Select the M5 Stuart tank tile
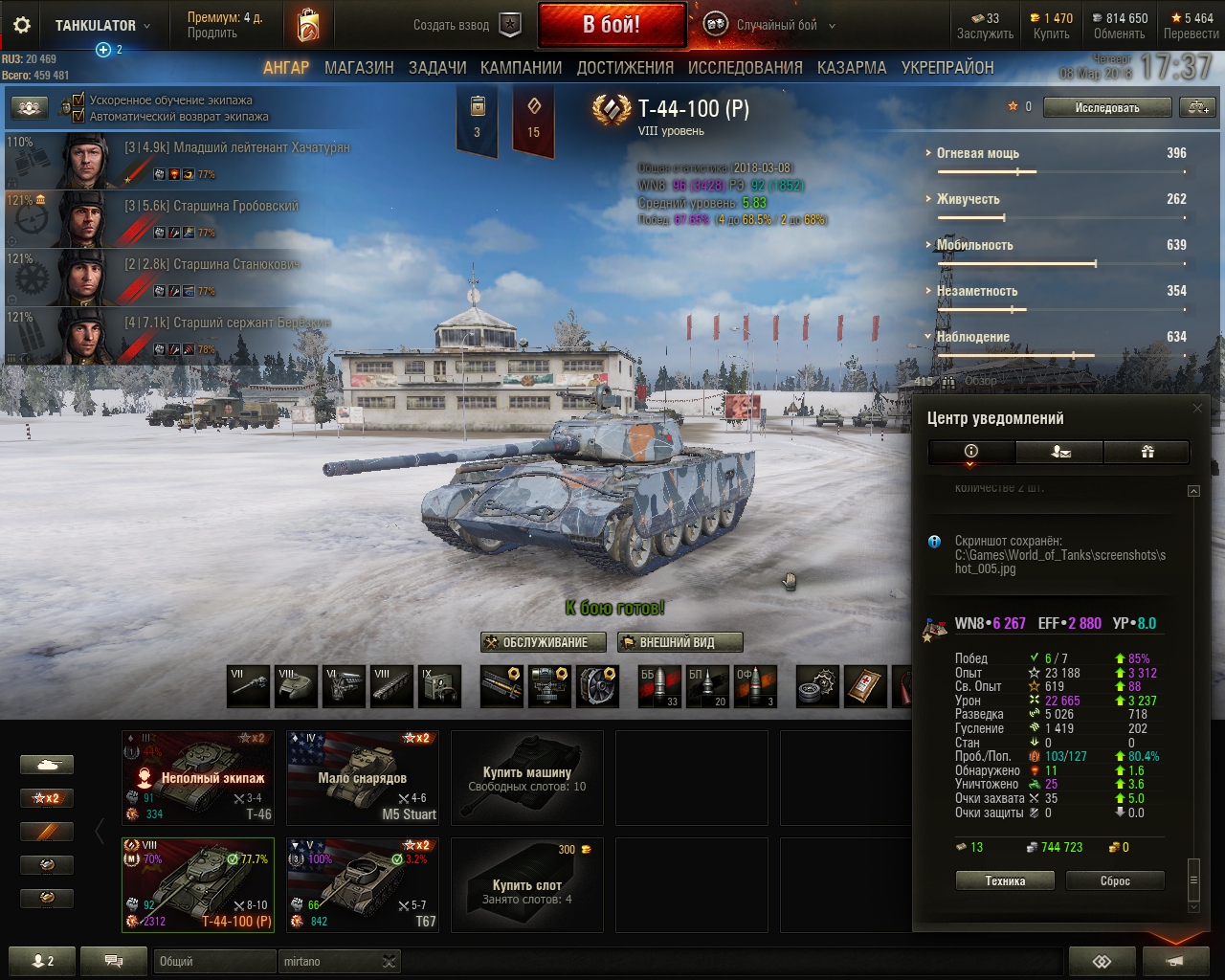Screen dimensions: 1225x980 click(363, 777)
